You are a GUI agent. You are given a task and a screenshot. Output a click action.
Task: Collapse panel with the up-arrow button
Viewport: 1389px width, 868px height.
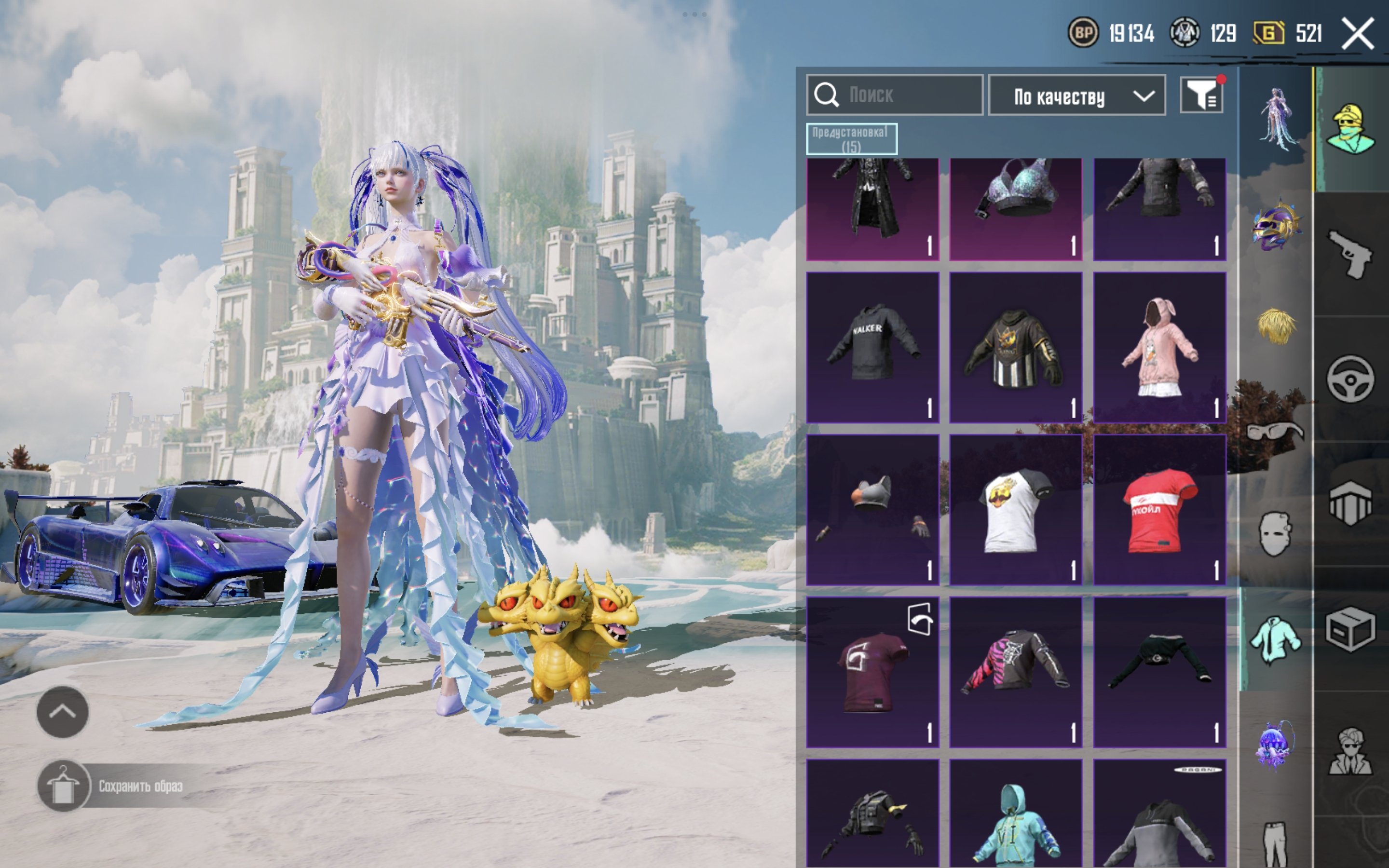[x=63, y=712]
